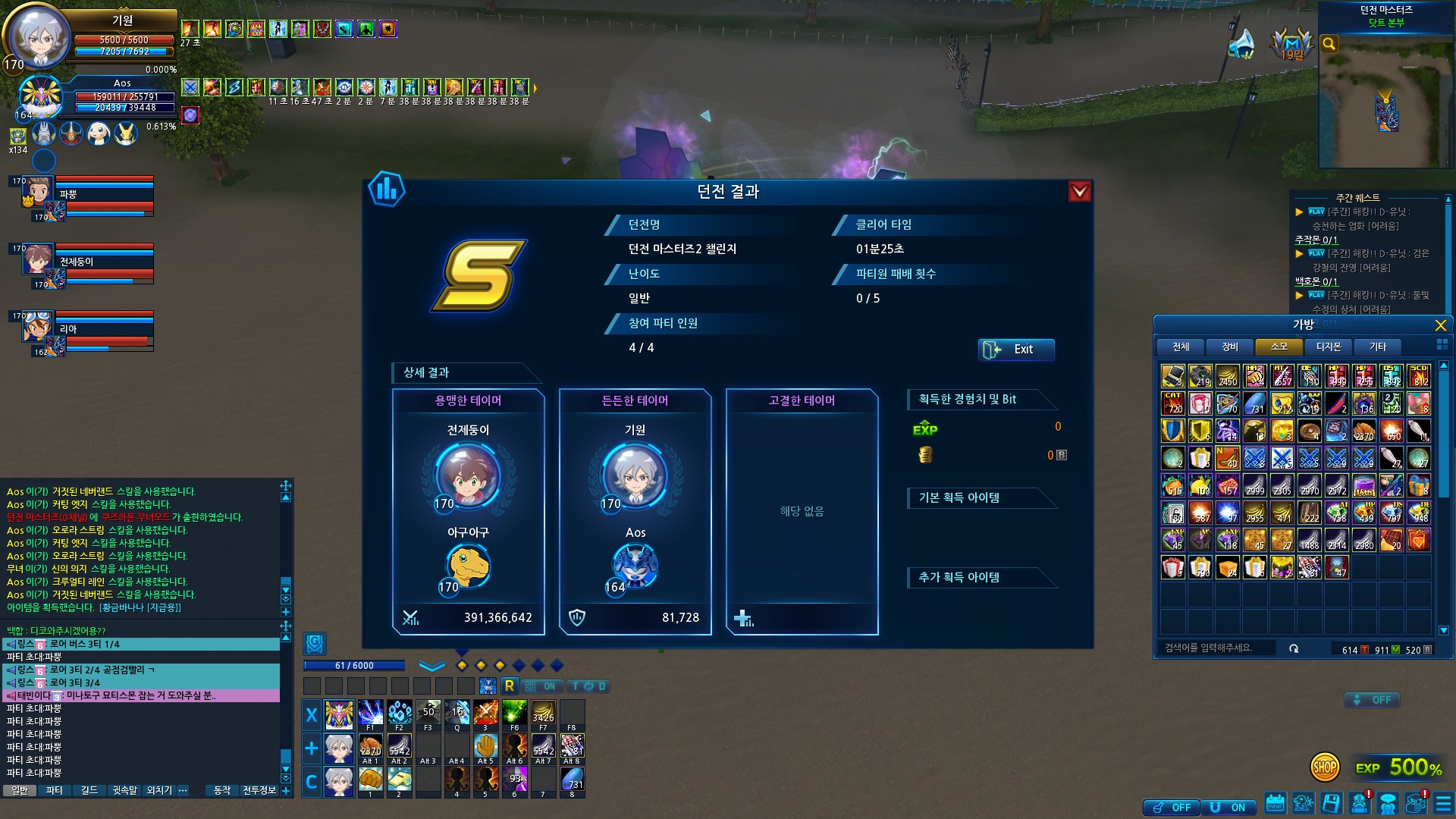
Task: Click the Exit button in dungeon results
Action: (1015, 350)
